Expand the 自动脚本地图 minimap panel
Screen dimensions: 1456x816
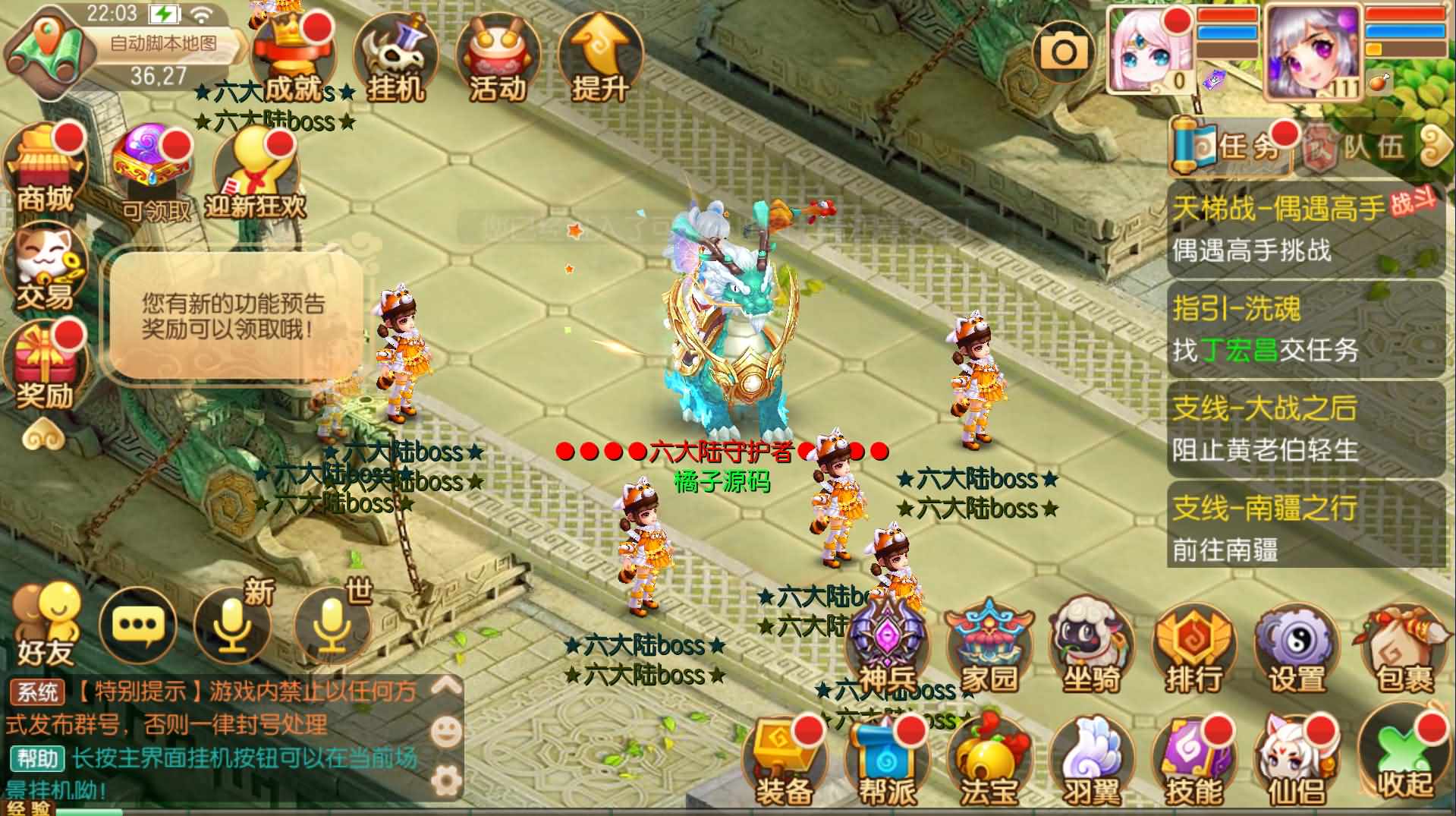(x=163, y=46)
